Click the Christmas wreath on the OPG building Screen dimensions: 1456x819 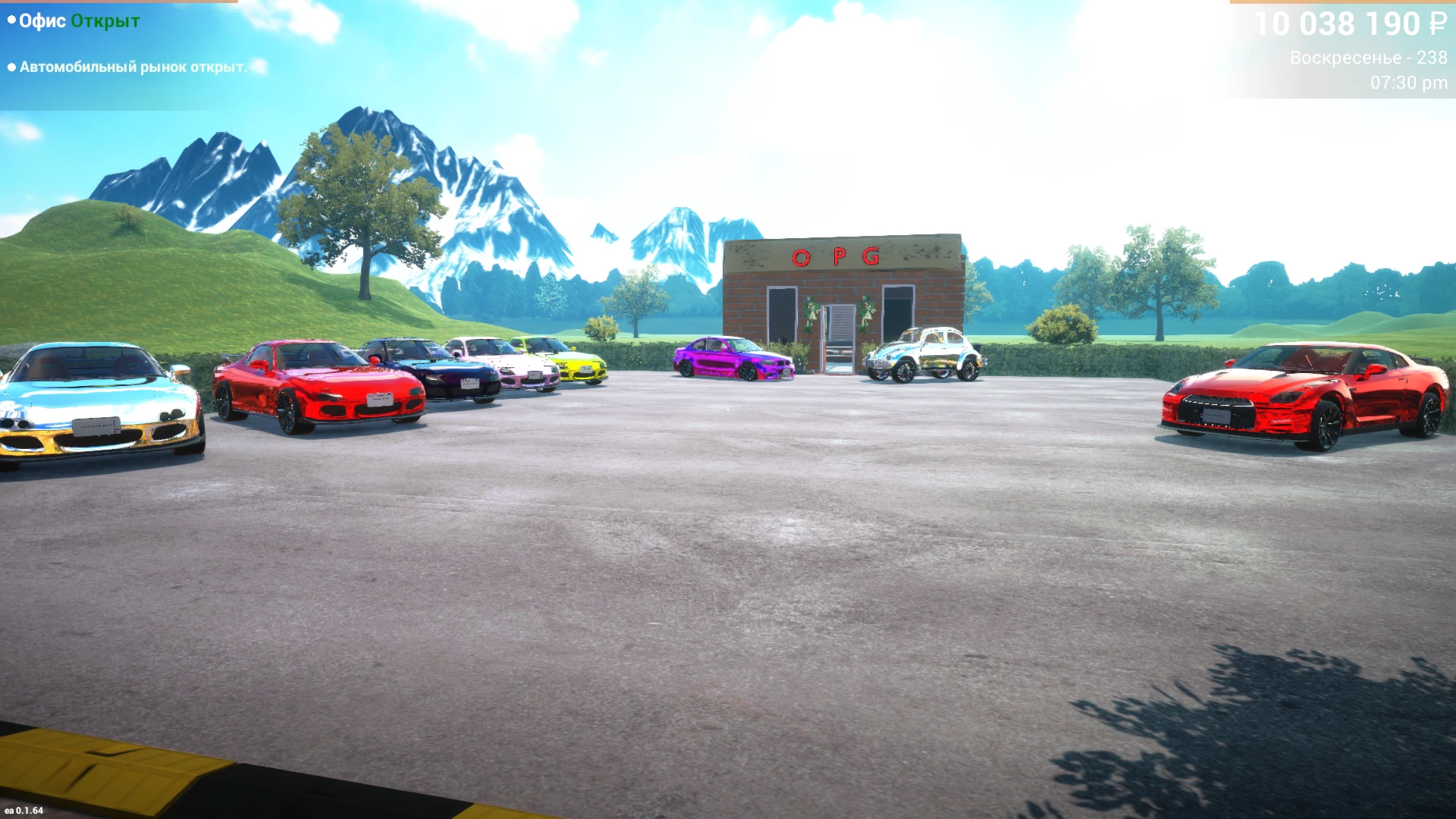(811, 312)
